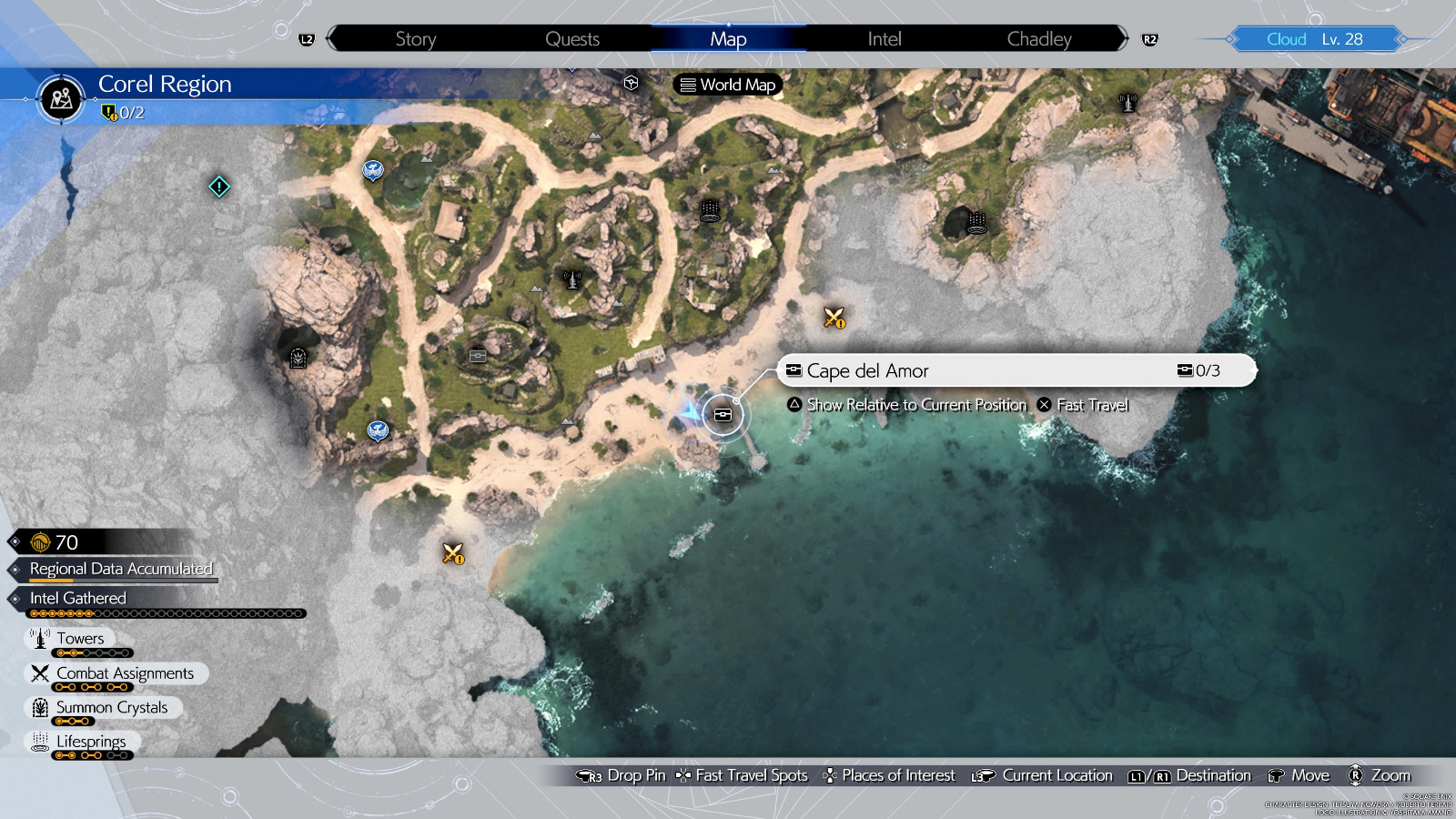Open the World Map view

click(x=726, y=84)
